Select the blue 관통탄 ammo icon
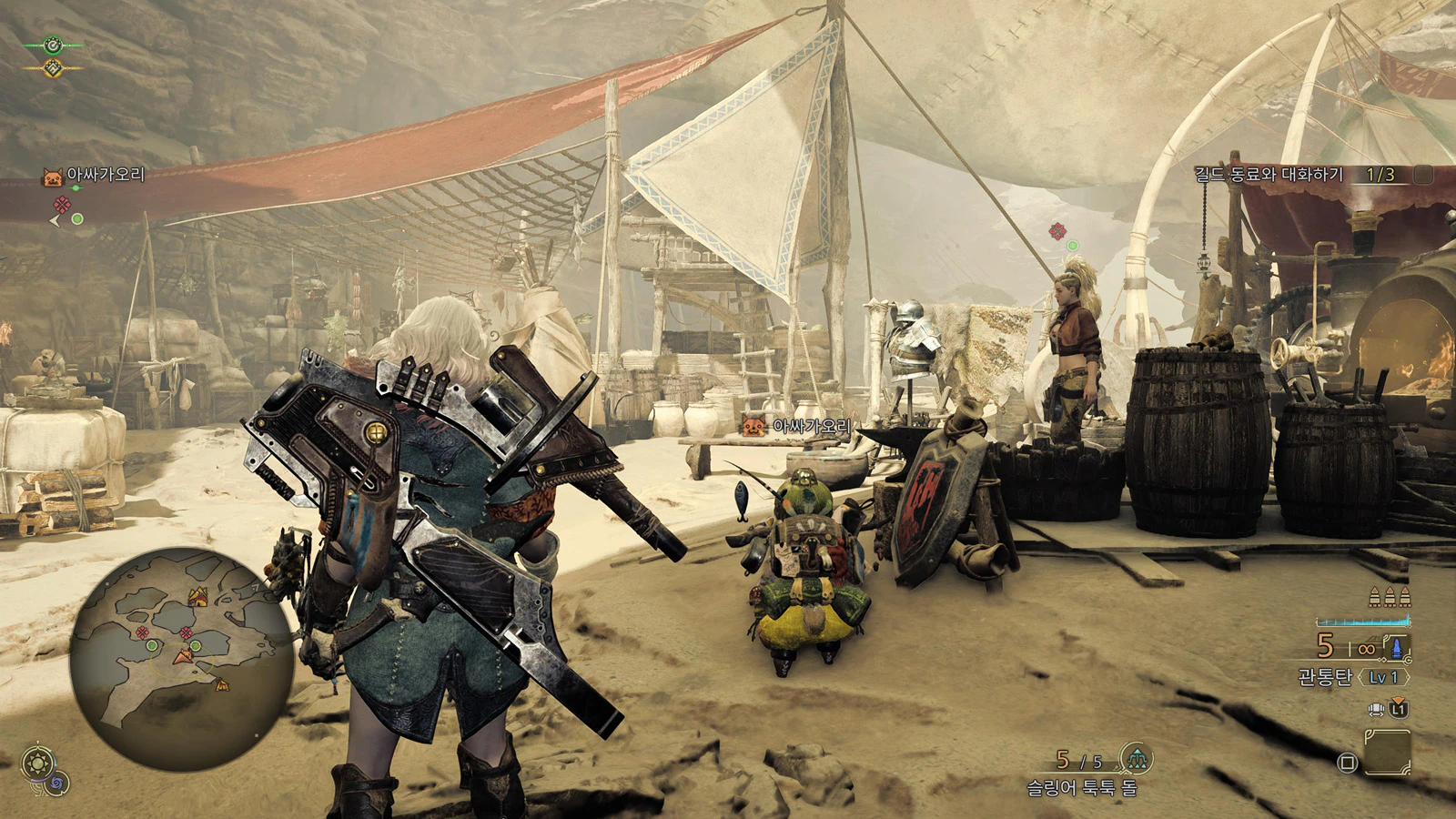The width and height of the screenshot is (1456, 819). click(1395, 647)
